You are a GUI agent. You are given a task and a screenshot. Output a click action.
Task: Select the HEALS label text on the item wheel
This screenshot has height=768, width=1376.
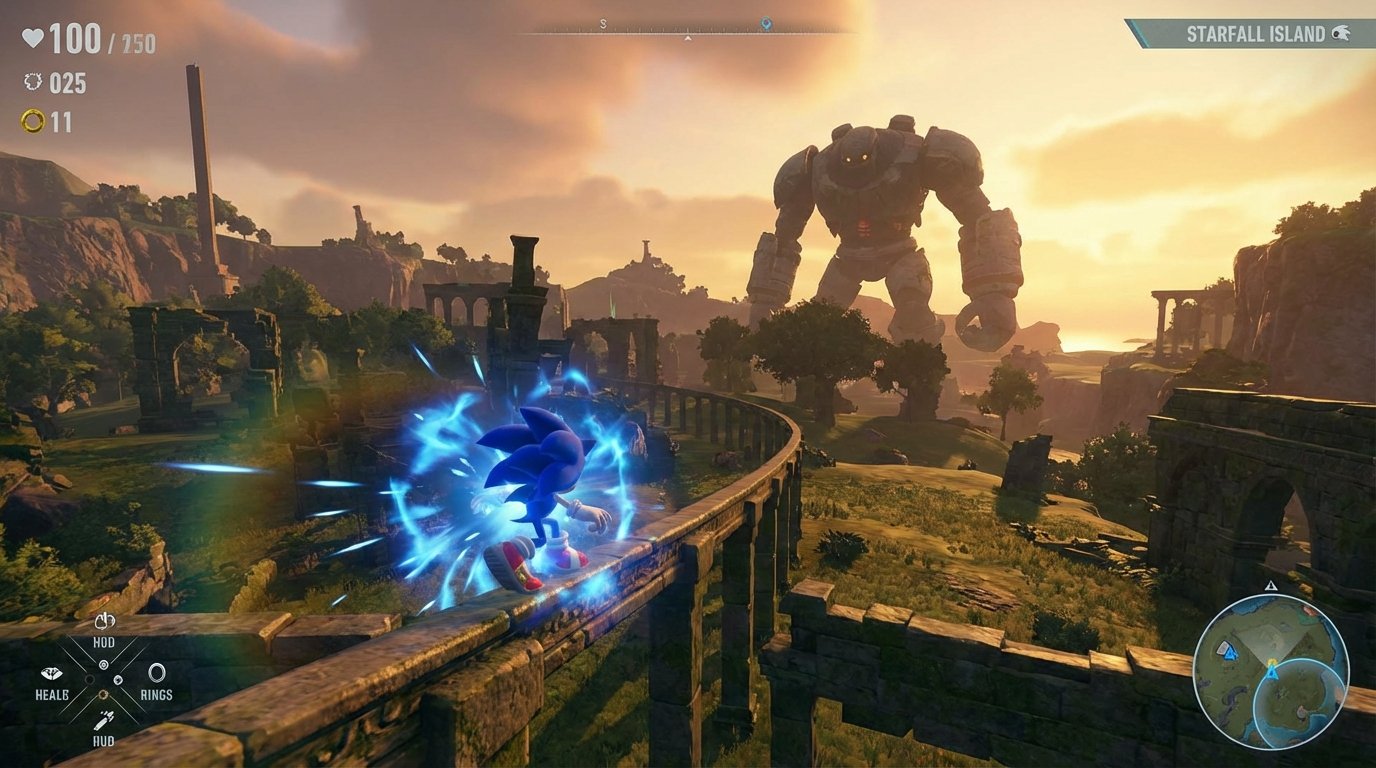point(52,694)
